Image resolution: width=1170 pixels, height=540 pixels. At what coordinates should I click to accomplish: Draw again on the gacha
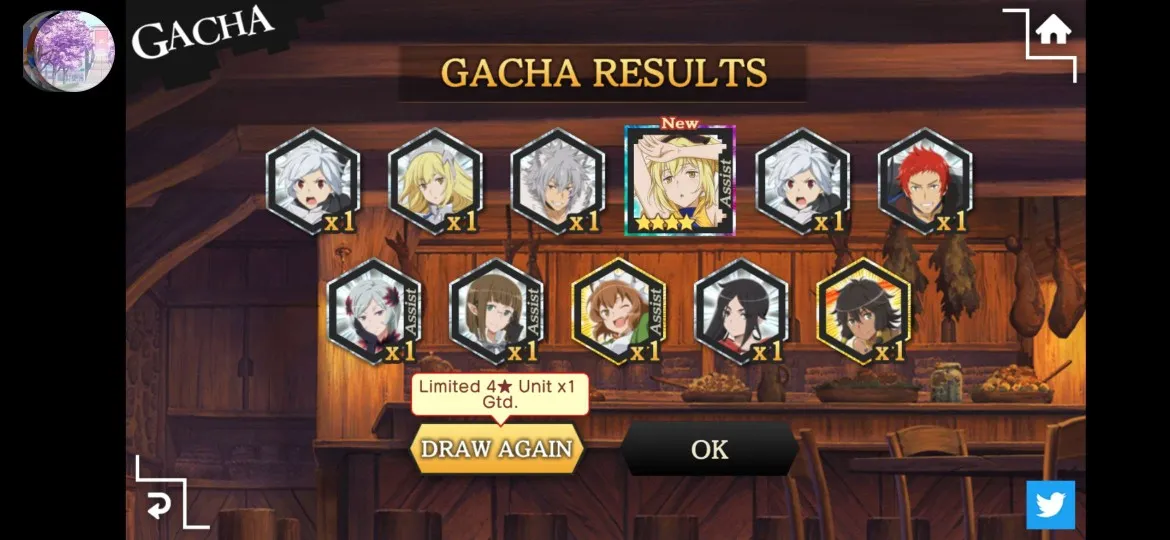[497, 449]
